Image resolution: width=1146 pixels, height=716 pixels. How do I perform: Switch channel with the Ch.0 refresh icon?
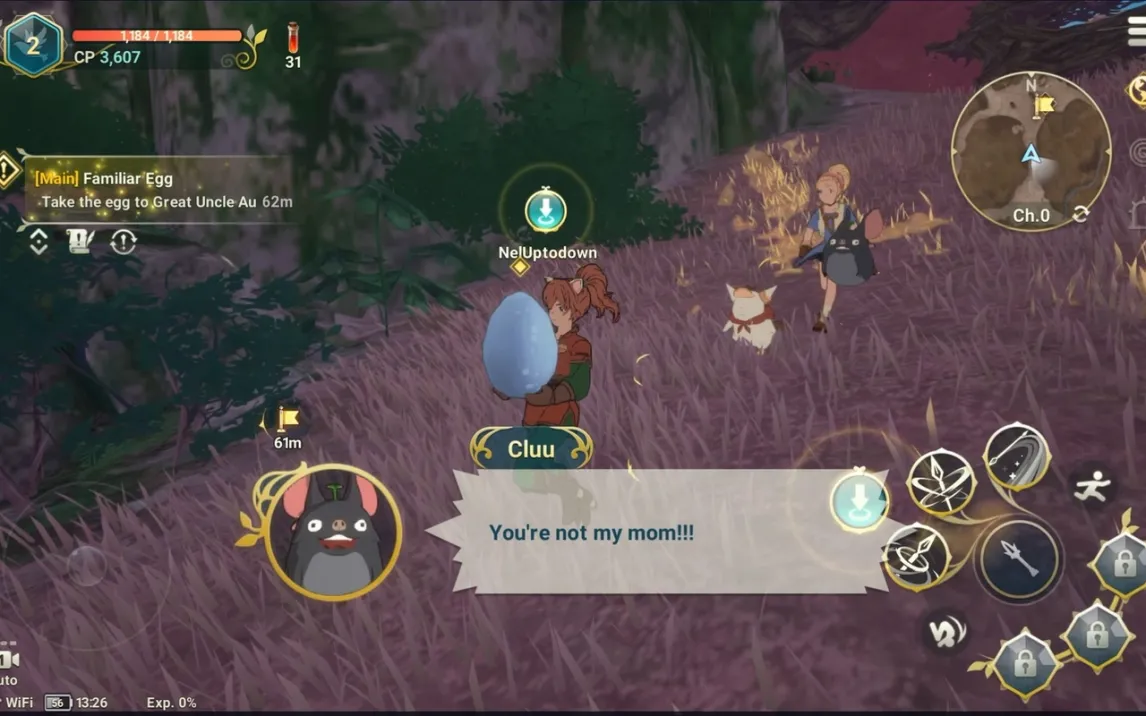pyautogui.click(x=1081, y=214)
